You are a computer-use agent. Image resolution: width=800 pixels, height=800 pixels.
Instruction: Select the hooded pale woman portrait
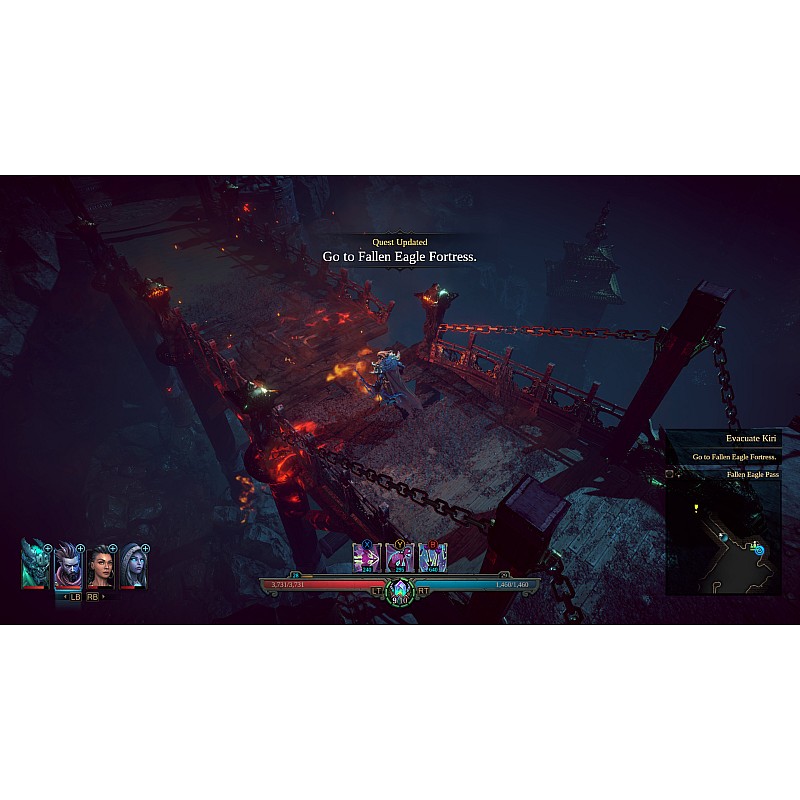(x=133, y=566)
